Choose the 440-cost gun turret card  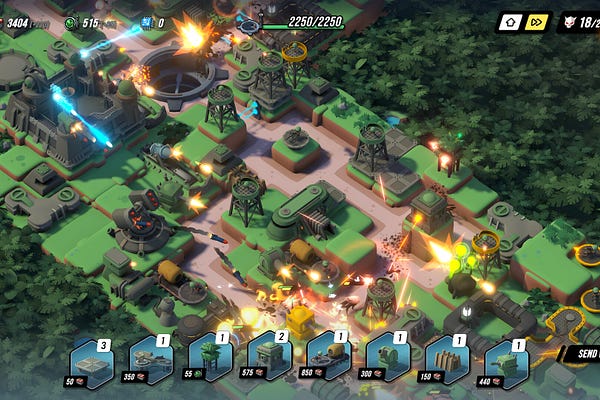(506, 361)
